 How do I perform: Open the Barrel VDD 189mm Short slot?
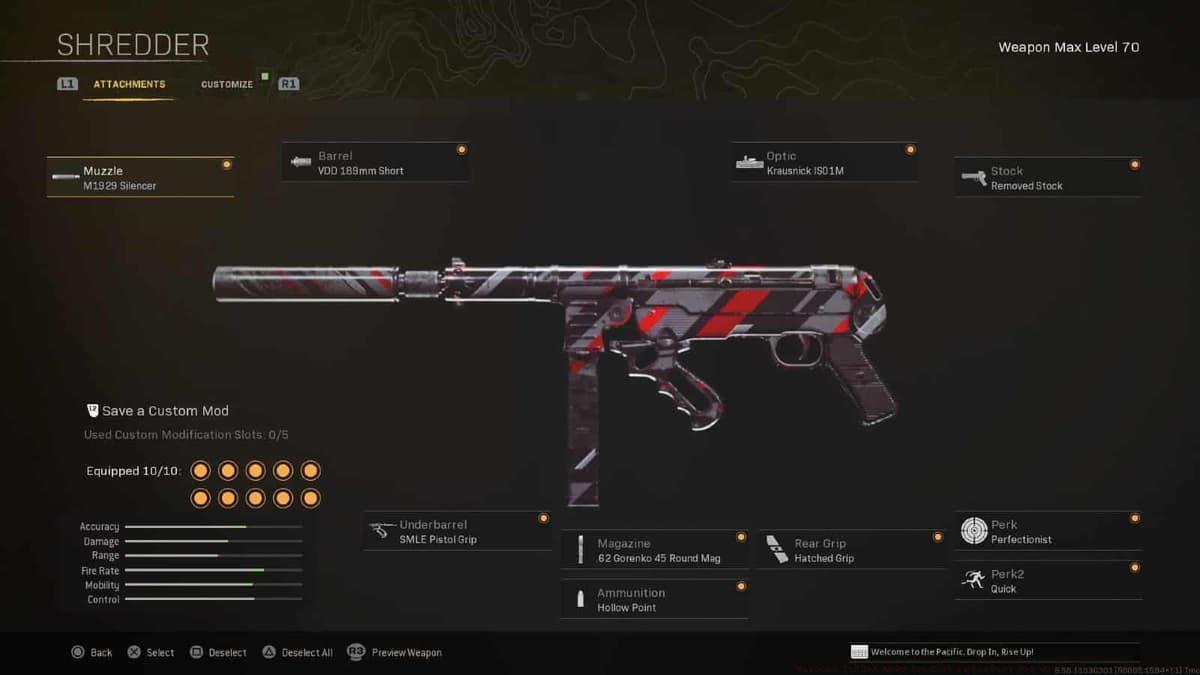click(375, 163)
